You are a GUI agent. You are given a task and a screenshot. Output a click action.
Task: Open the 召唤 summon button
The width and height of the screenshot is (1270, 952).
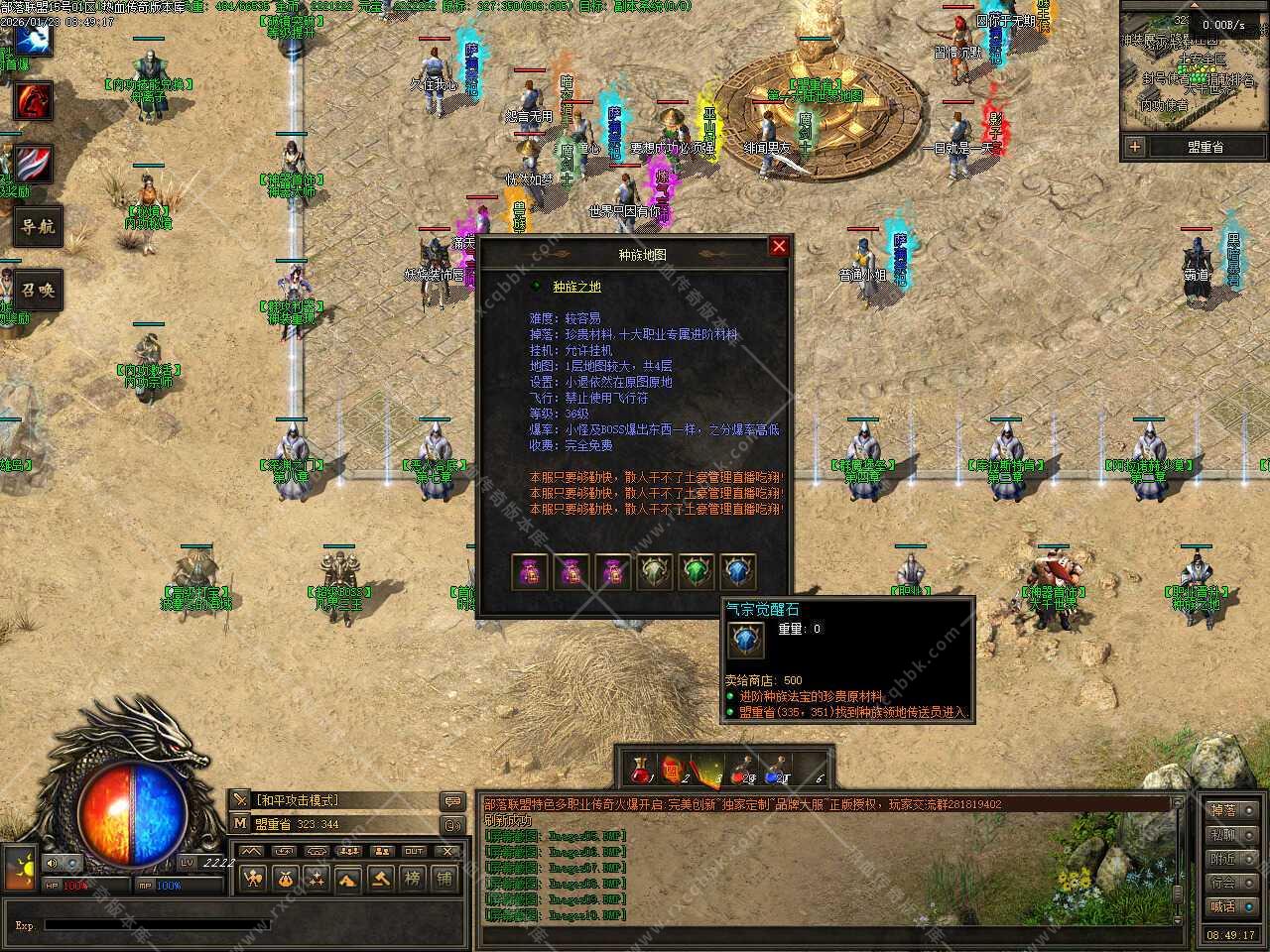pos(38,291)
